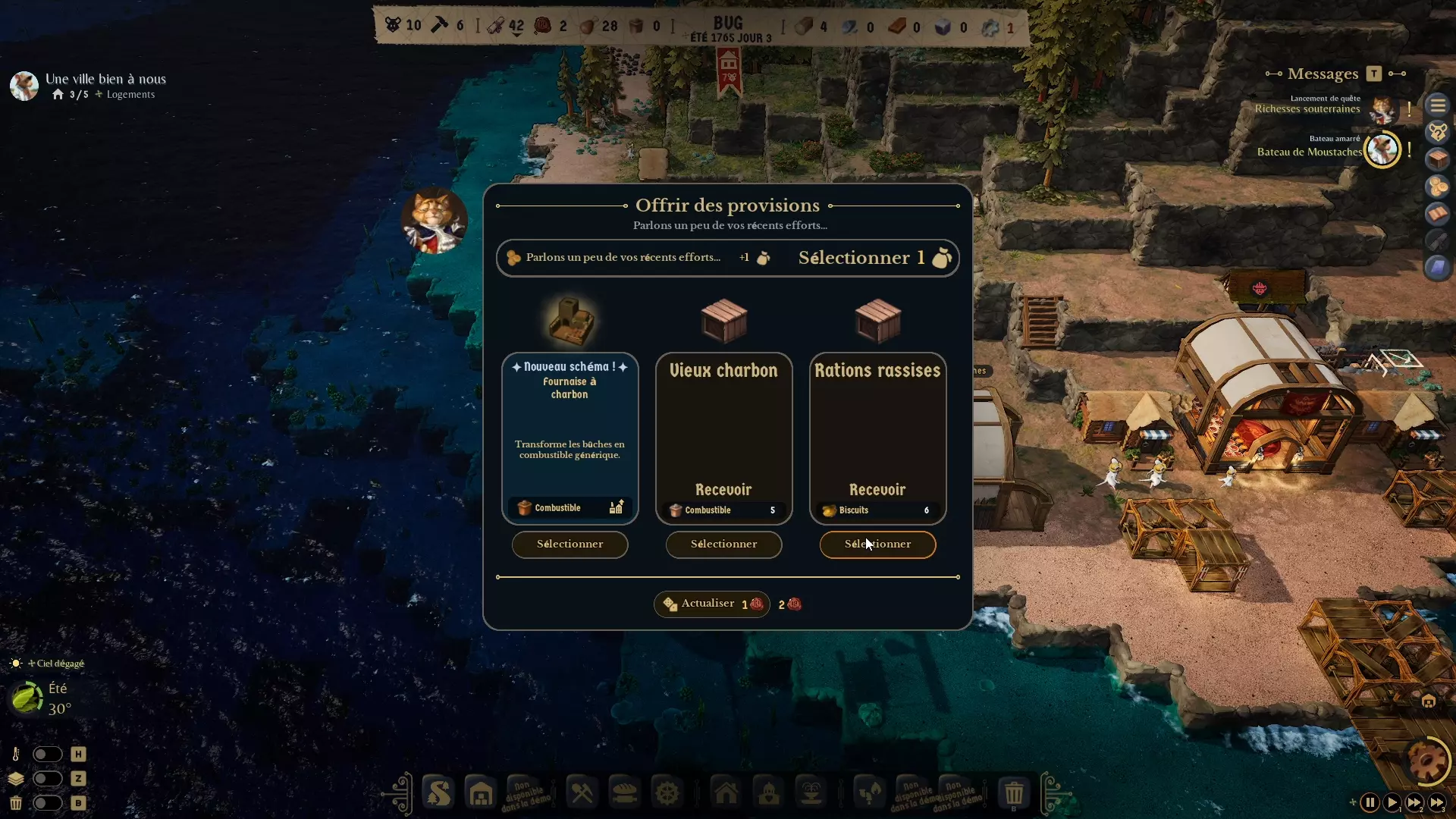Toggle the B overlay switch
Viewport: 1456px width, 819px height.
tap(48, 804)
